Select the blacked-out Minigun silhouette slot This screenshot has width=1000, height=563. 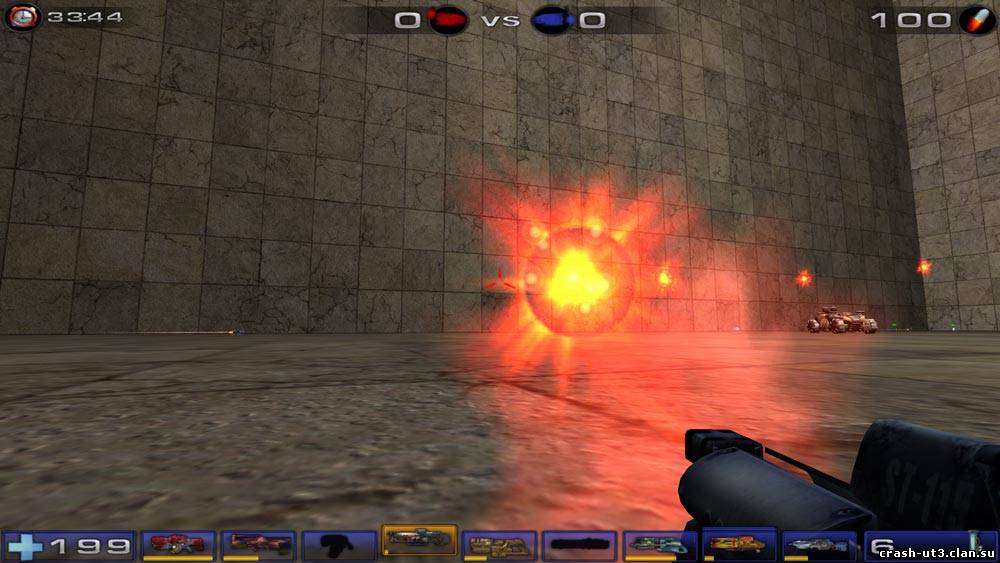pos(579,544)
